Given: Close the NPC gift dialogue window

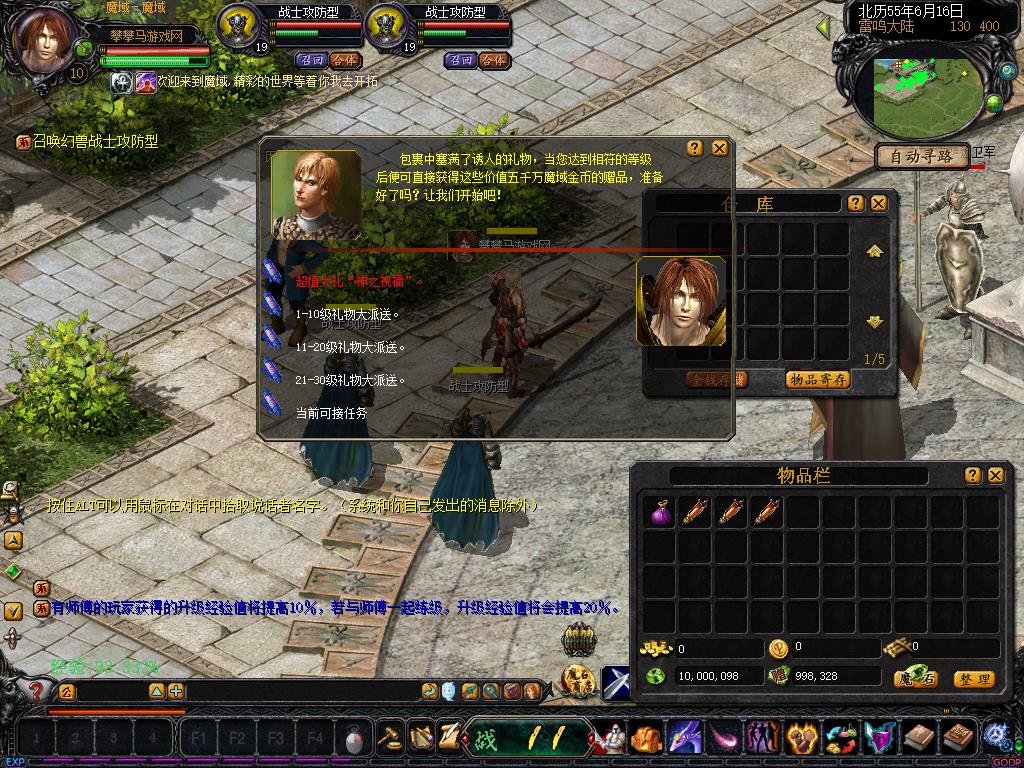Looking at the screenshot, I should [719, 148].
